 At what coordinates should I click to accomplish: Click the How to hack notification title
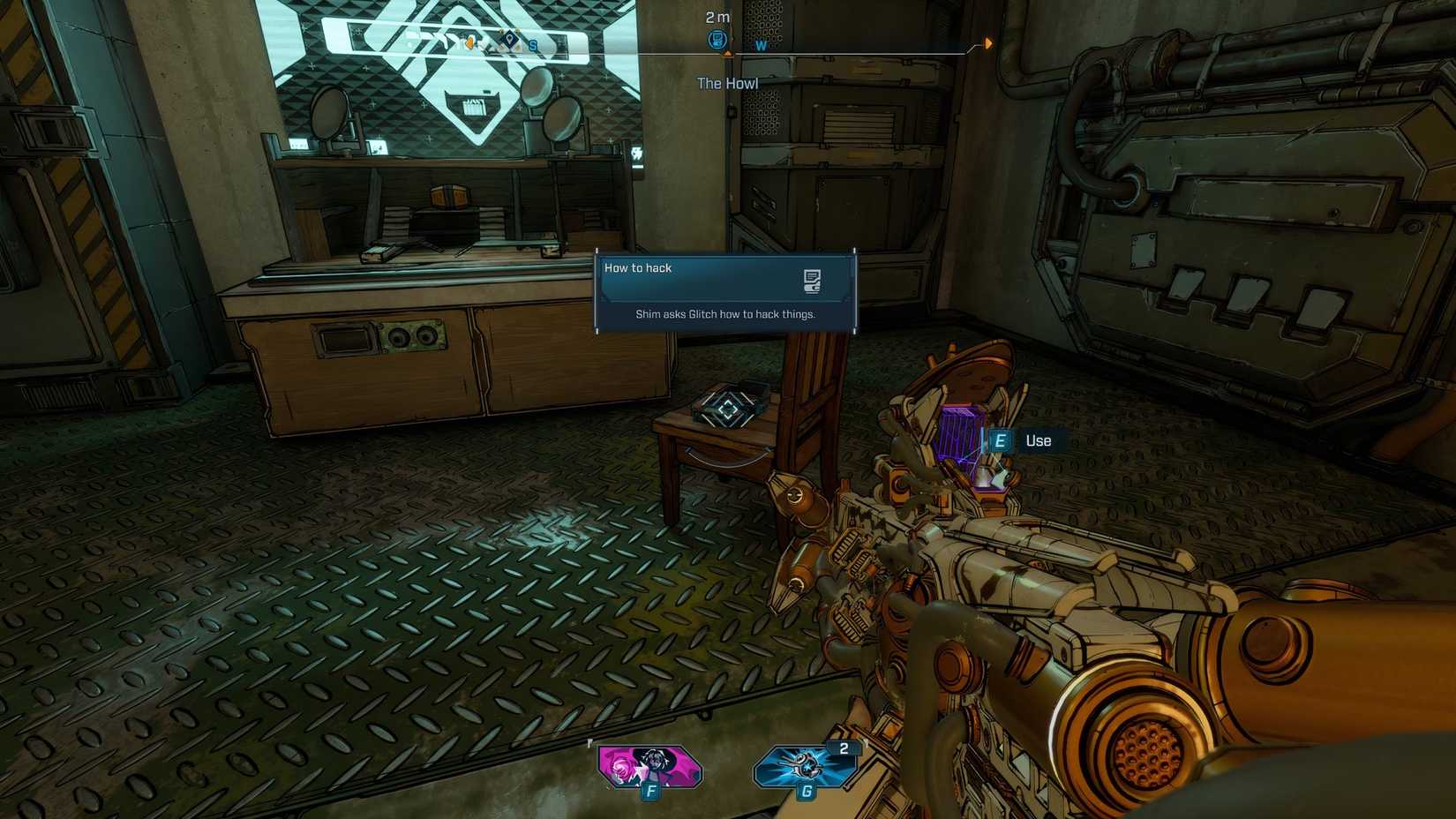637,267
